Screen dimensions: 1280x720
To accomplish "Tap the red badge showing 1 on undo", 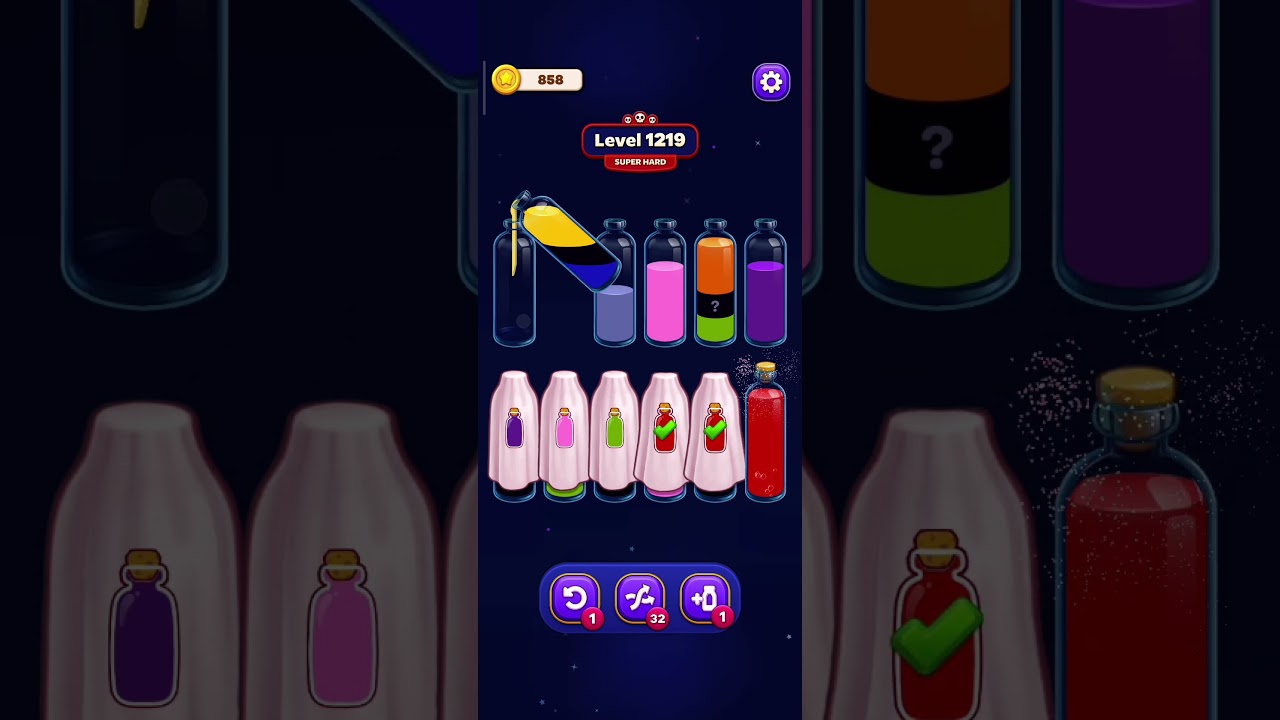I will (592, 617).
